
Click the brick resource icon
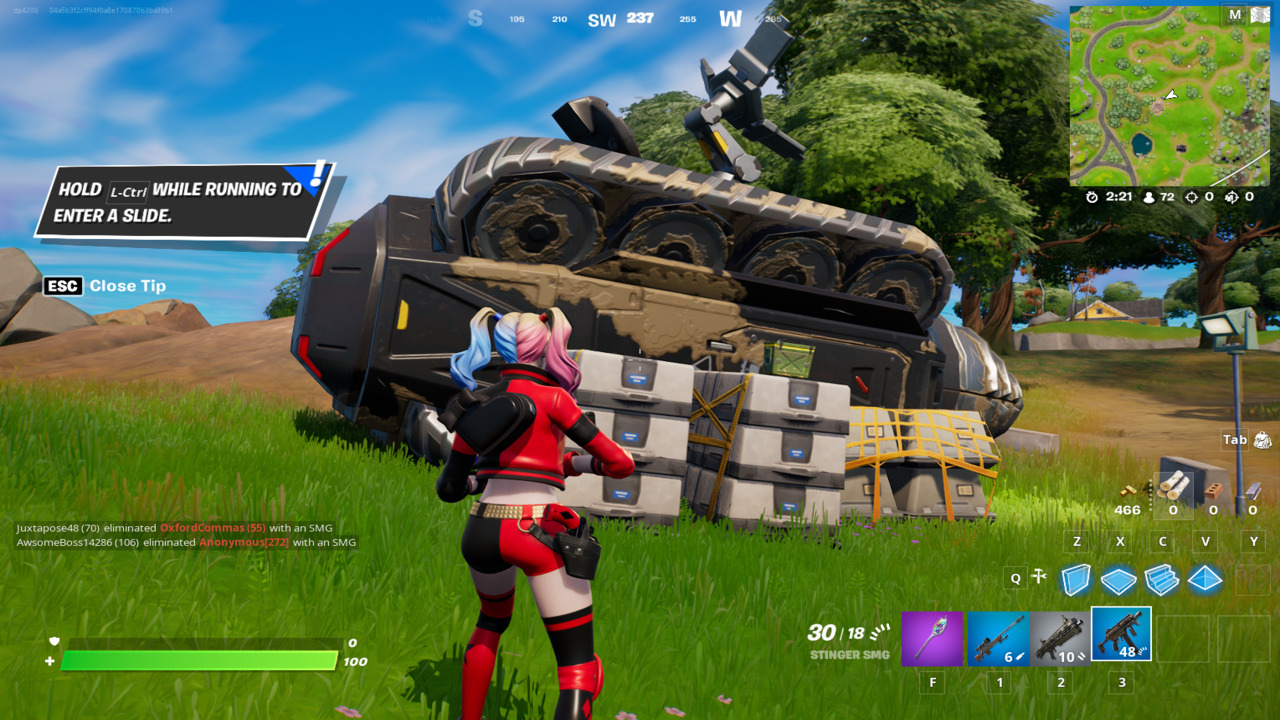[1214, 490]
